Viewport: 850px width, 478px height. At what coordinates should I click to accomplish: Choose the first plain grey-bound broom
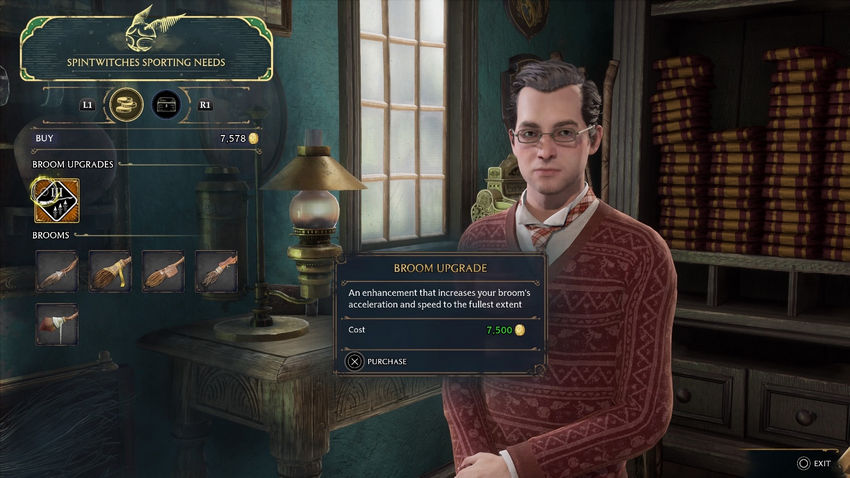[57, 271]
